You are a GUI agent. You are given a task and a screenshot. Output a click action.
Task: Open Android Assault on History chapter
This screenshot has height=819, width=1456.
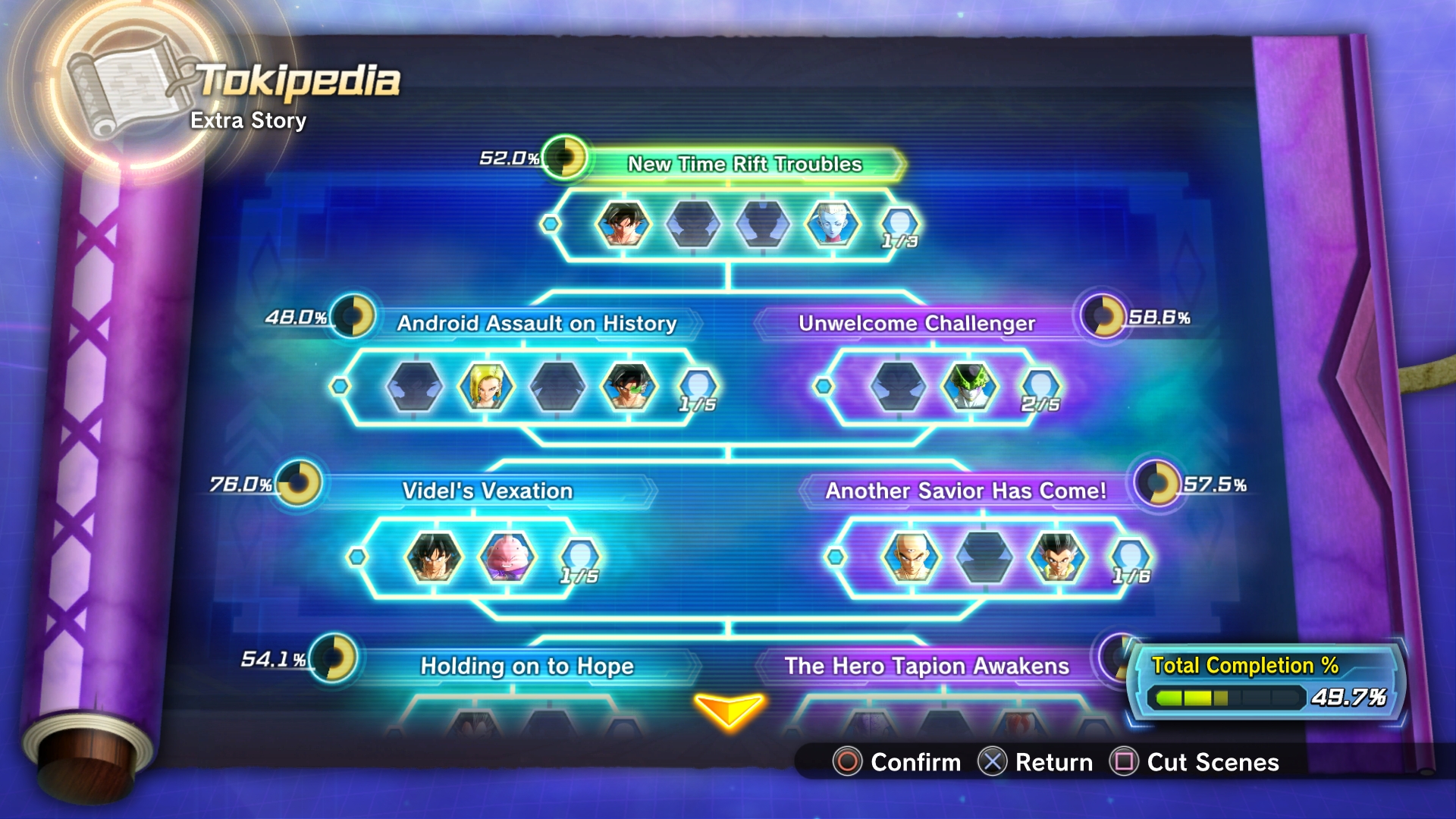(x=537, y=323)
